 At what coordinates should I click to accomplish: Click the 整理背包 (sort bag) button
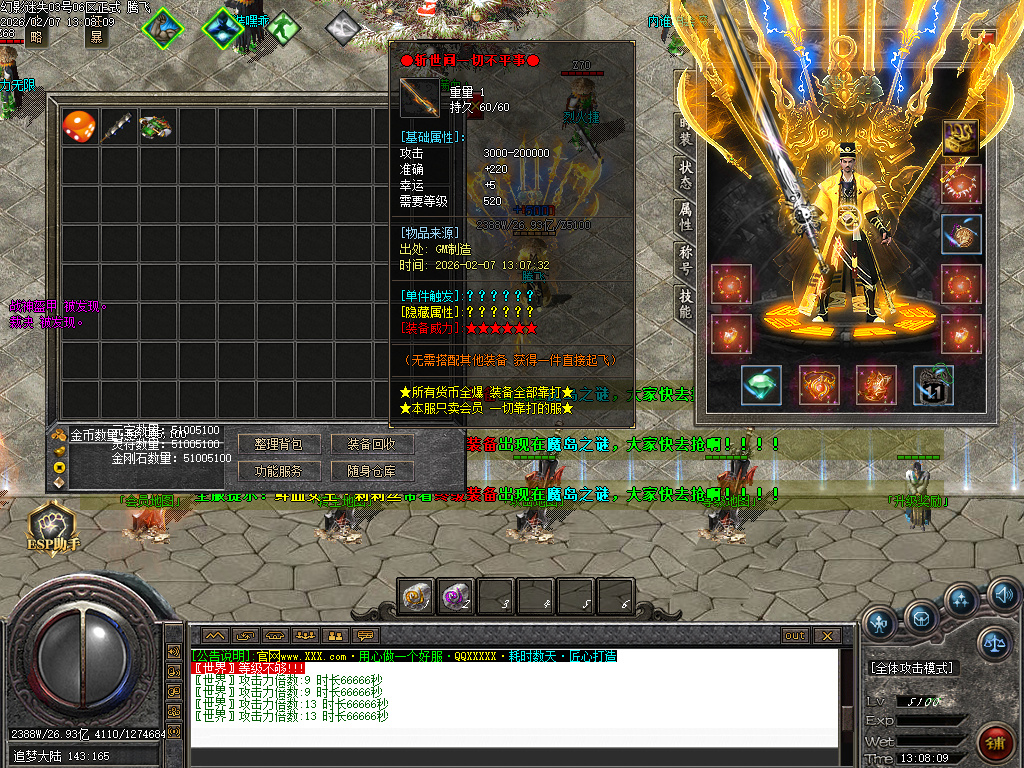[x=278, y=444]
